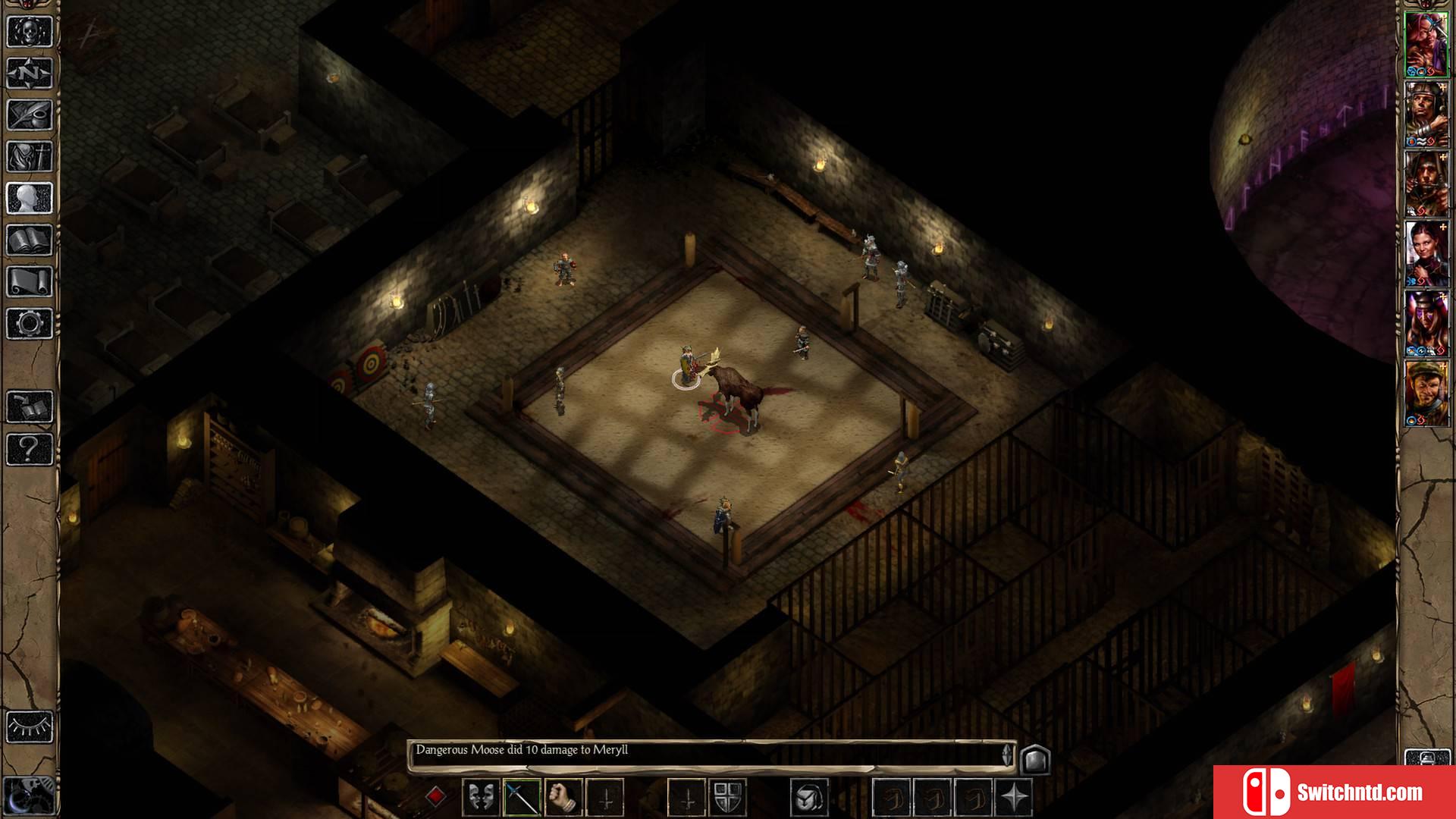Activate the guard shield action
The height and width of the screenshot is (819, 1456).
(x=727, y=798)
